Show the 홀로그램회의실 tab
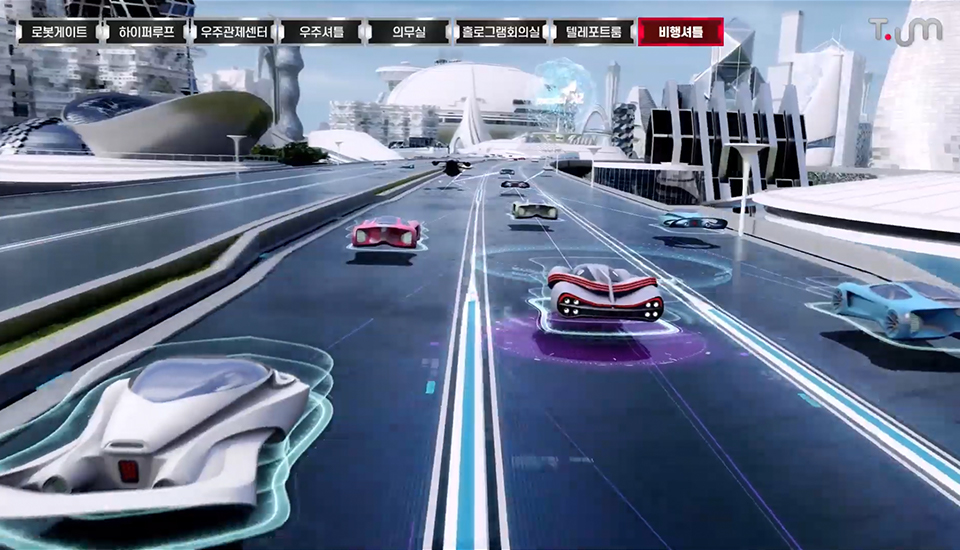The height and width of the screenshot is (550, 960). tap(500, 32)
